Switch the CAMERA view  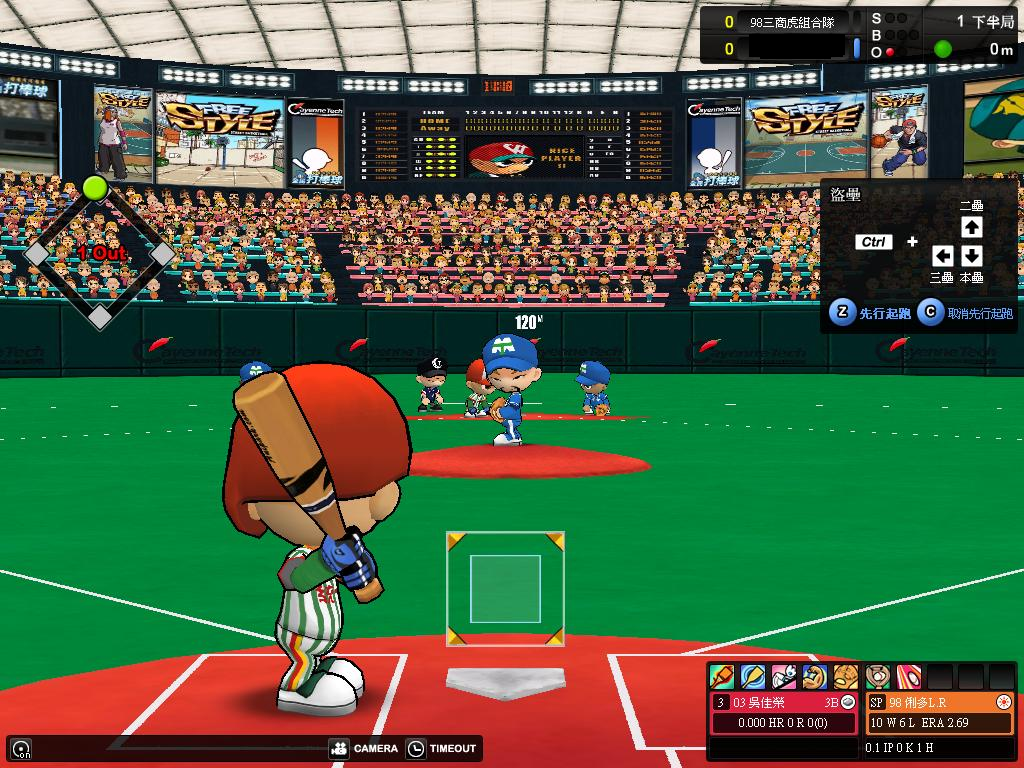coord(364,748)
